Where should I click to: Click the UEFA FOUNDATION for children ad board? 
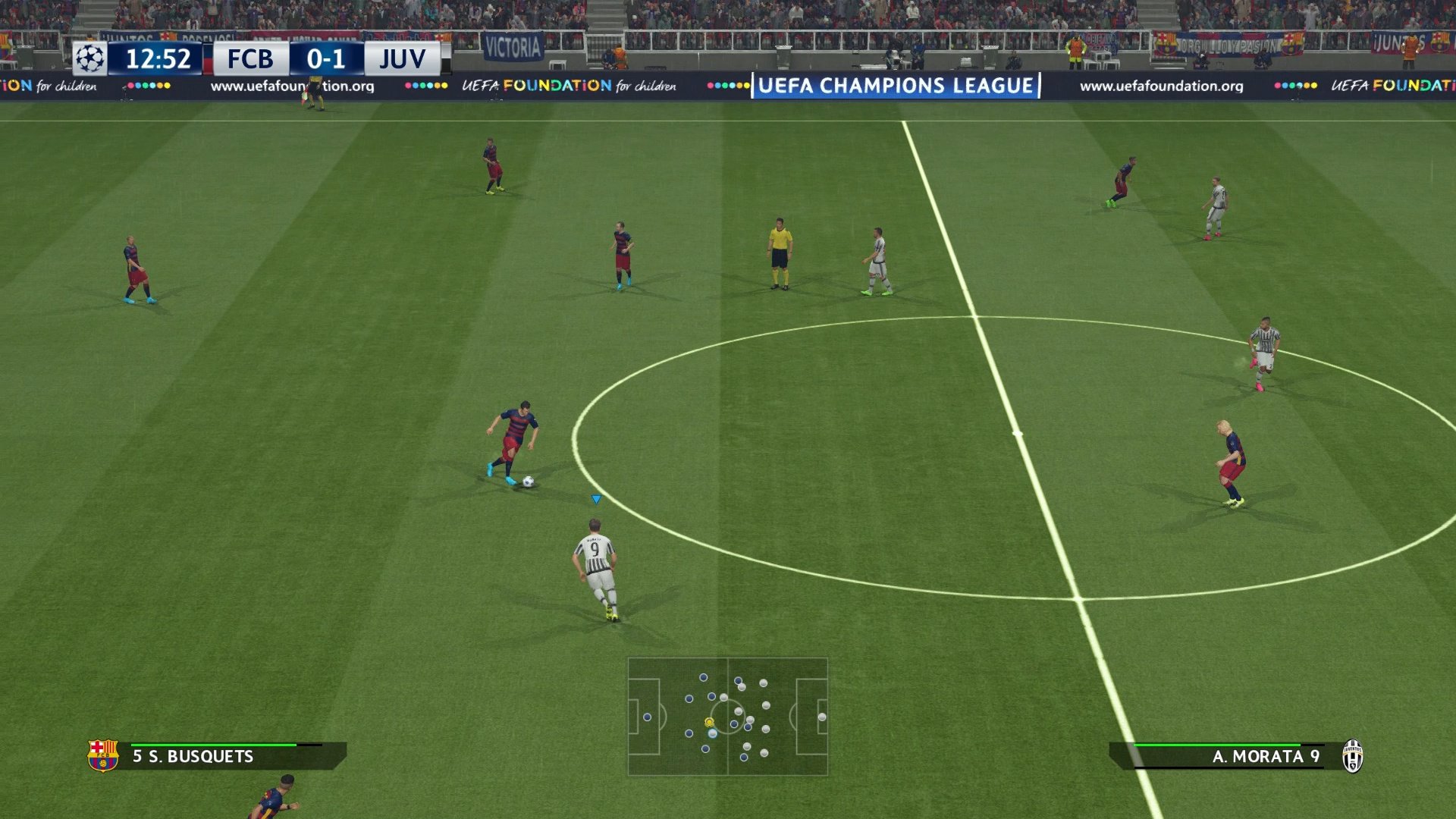point(566,86)
